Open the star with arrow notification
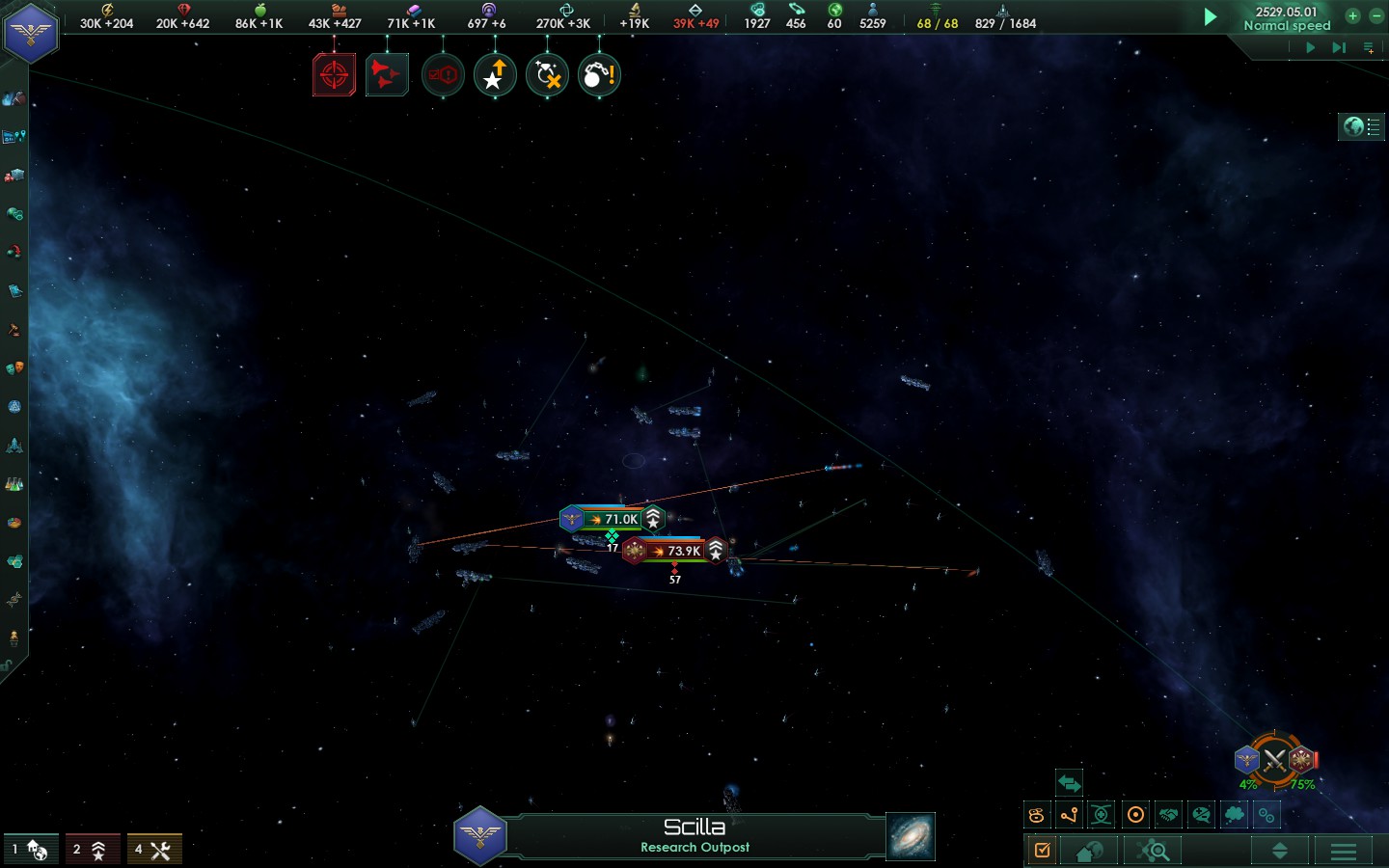1389x868 pixels. coord(495,75)
